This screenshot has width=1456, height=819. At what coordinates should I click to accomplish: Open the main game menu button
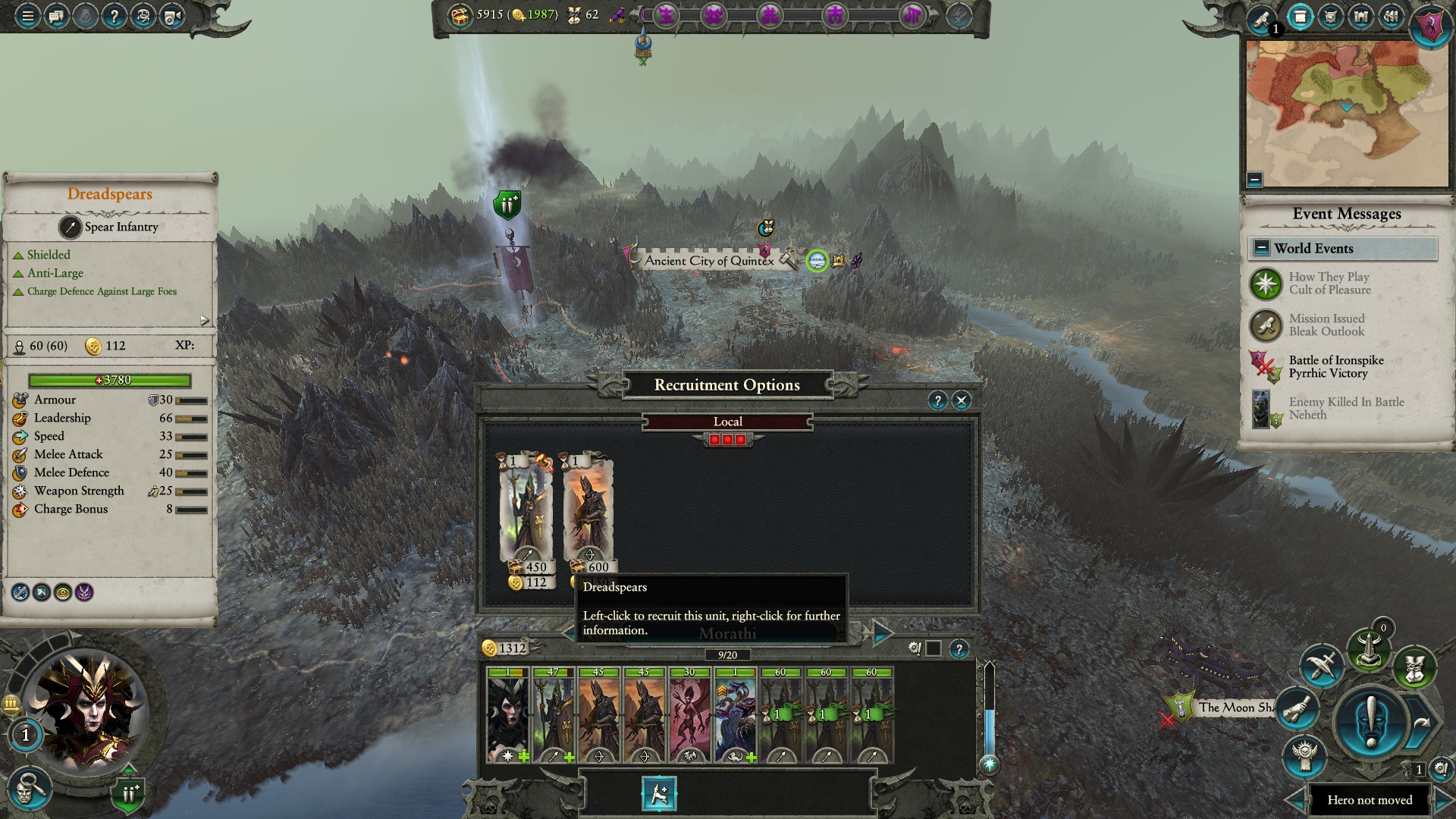[27, 15]
